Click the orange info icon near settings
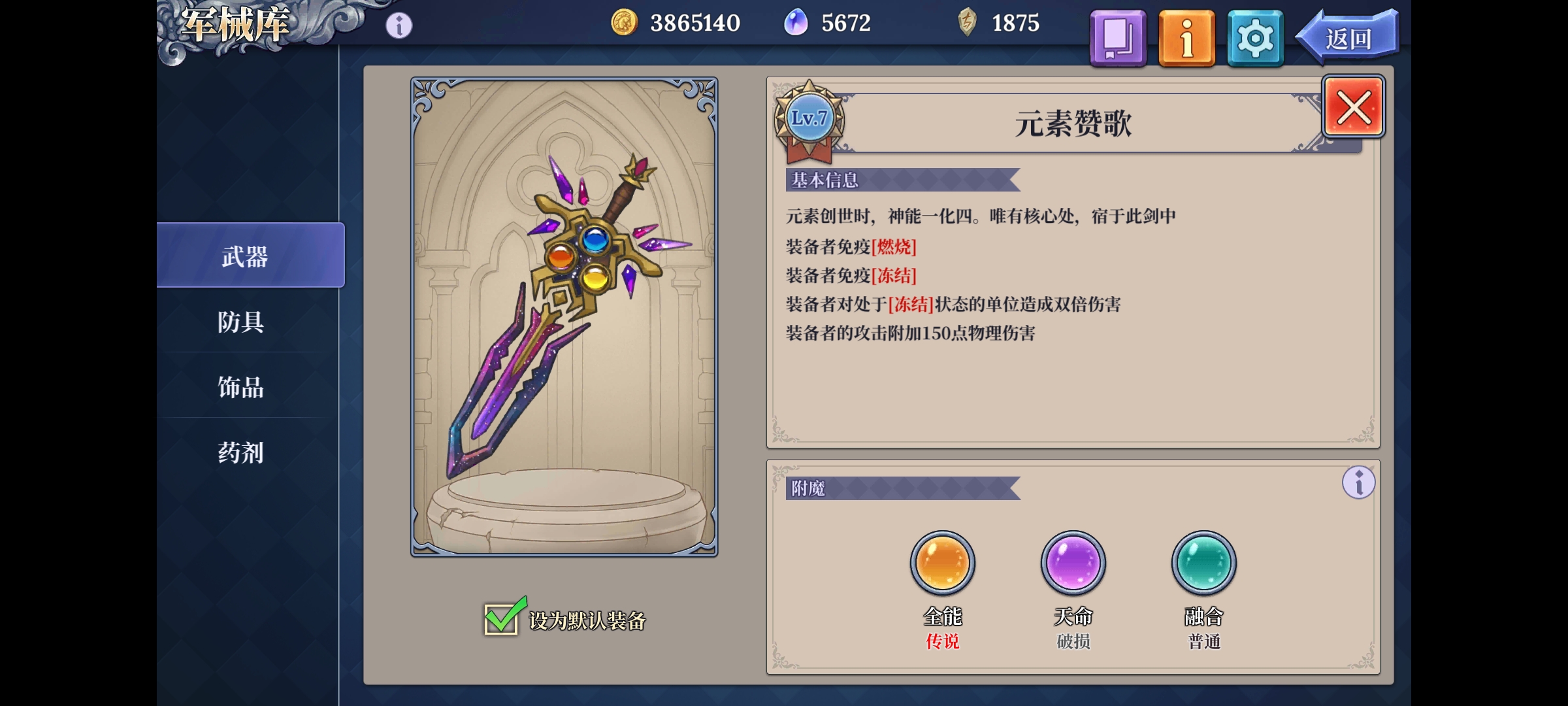This screenshot has height=706, width=1568. [1186, 38]
